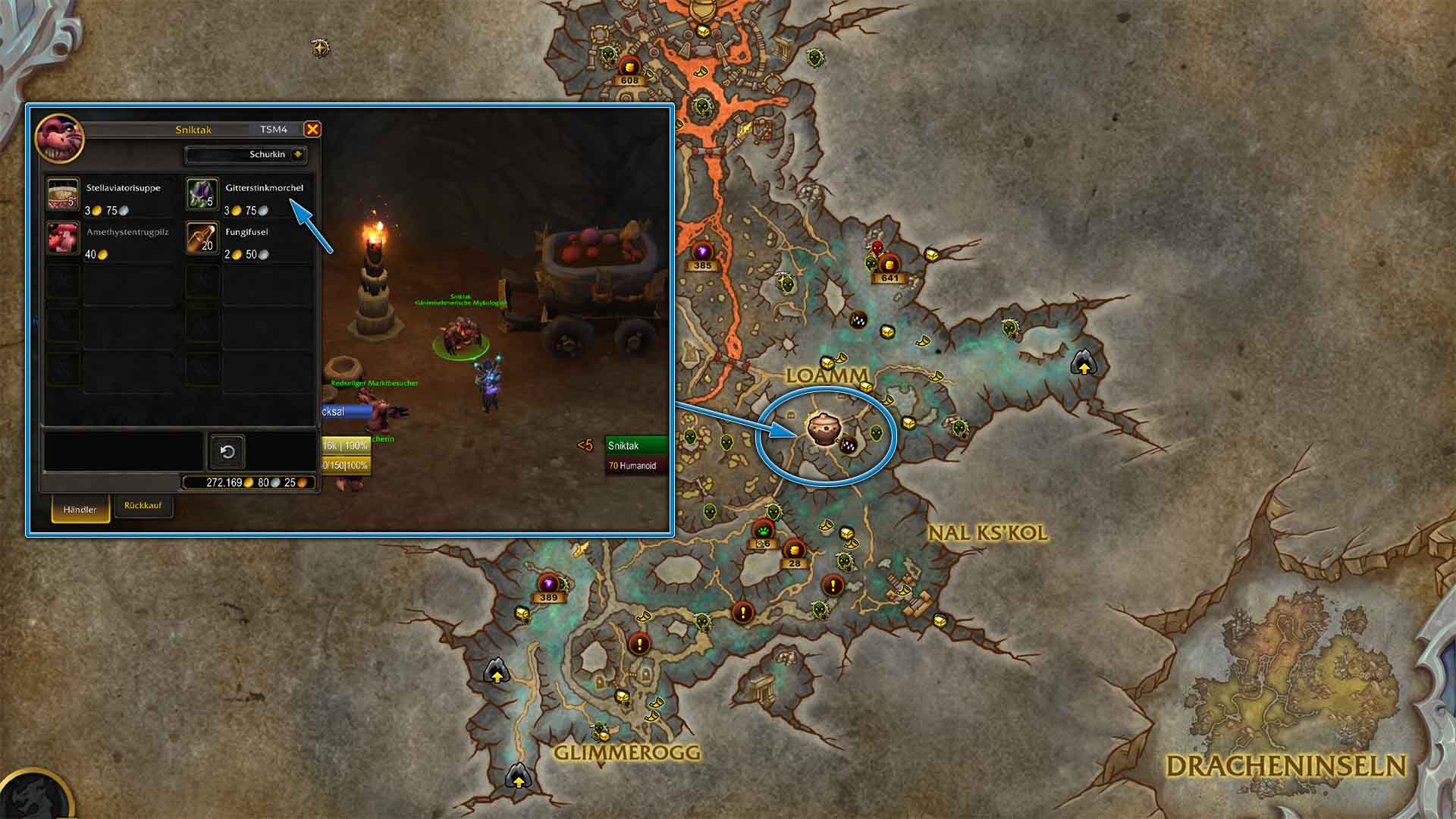1456x819 pixels.
Task: Open the Rückkauf tab
Action: [x=143, y=507]
